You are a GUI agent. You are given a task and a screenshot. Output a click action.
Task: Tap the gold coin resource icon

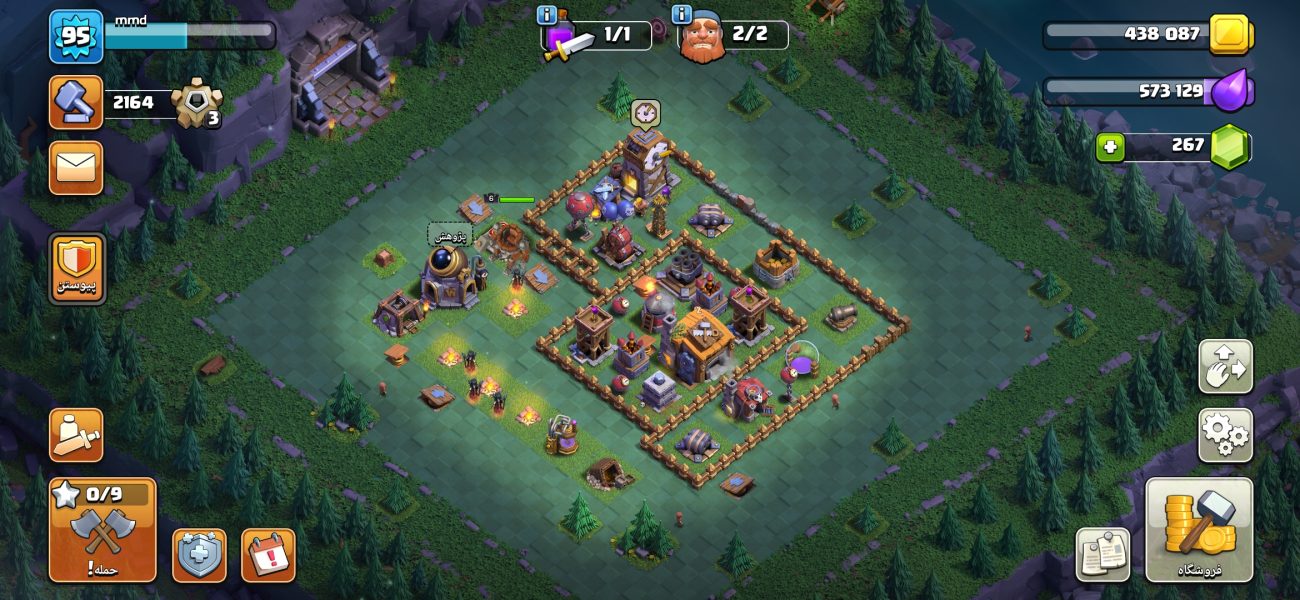tap(1229, 35)
